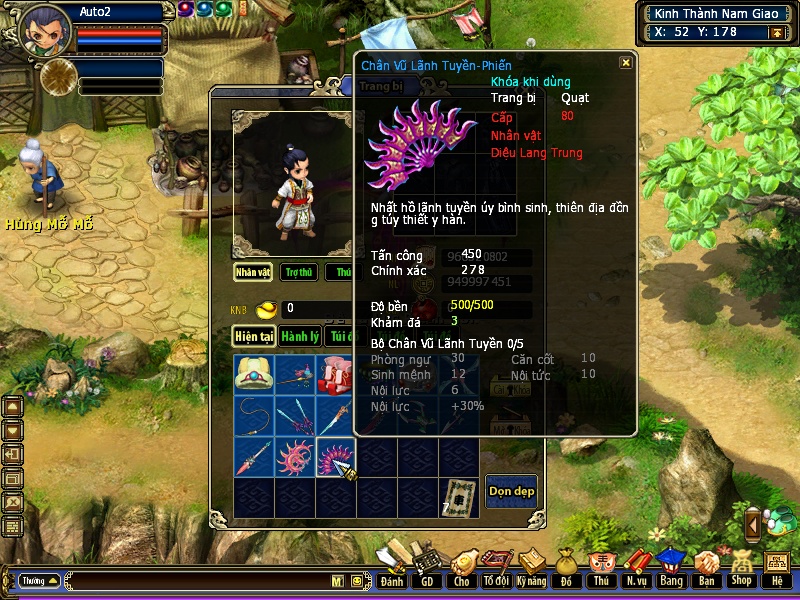Select the whip weapon slot

click(x=254, y=416)
